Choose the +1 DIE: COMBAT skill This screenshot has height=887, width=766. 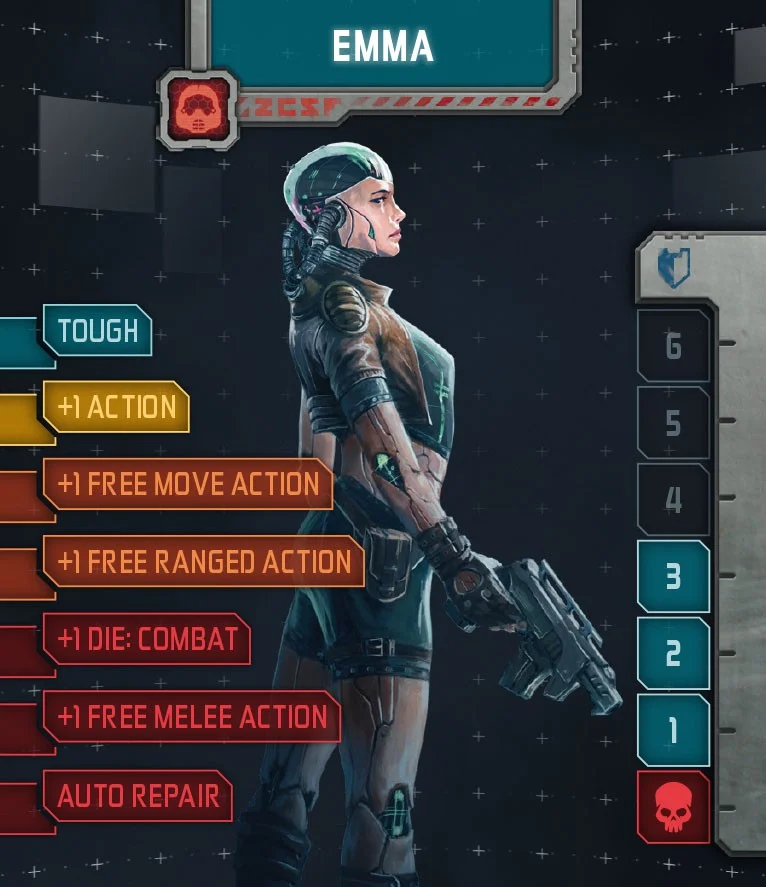click(147, 638)
